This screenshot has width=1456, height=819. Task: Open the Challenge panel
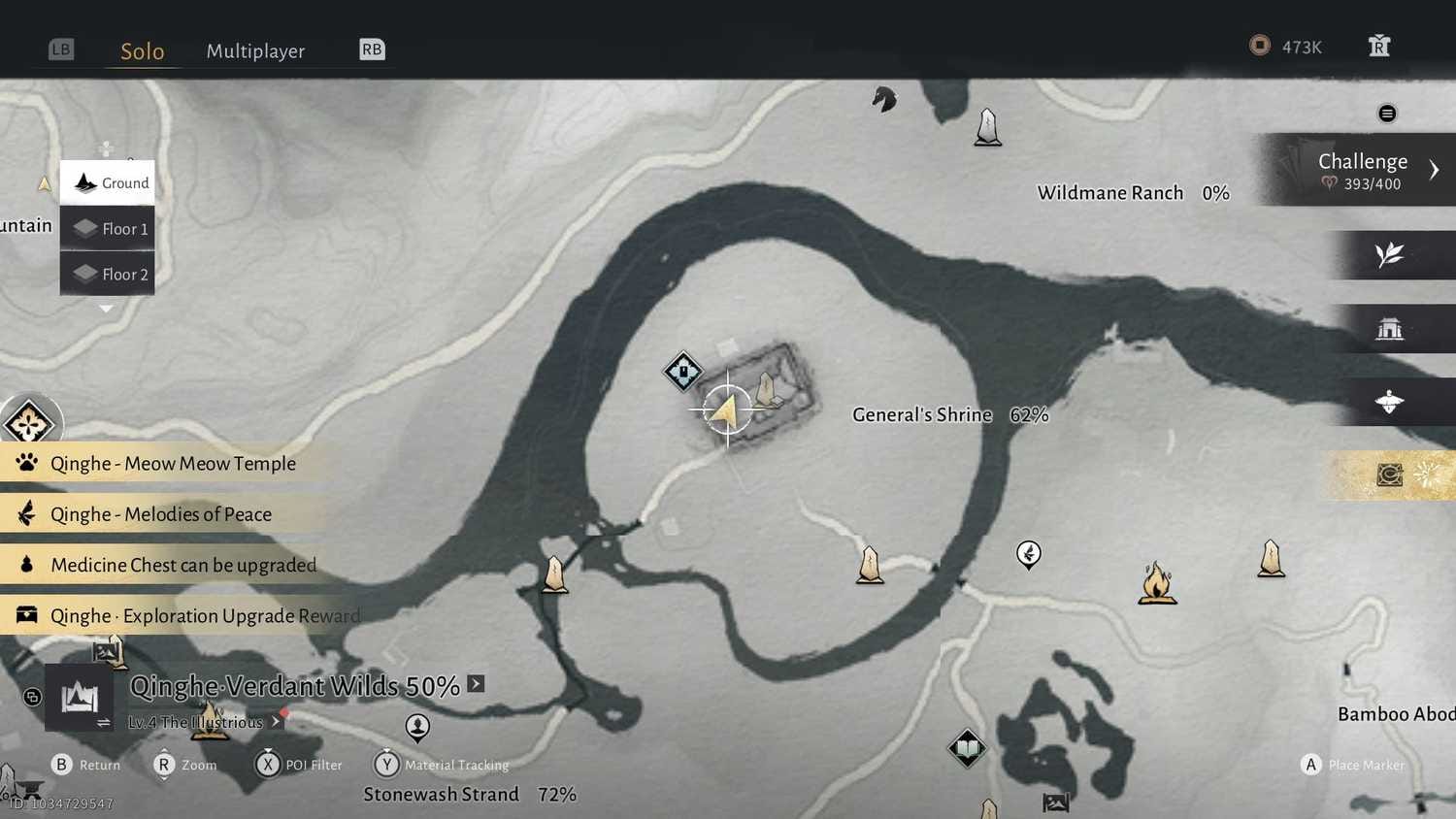coord(1363,170)
